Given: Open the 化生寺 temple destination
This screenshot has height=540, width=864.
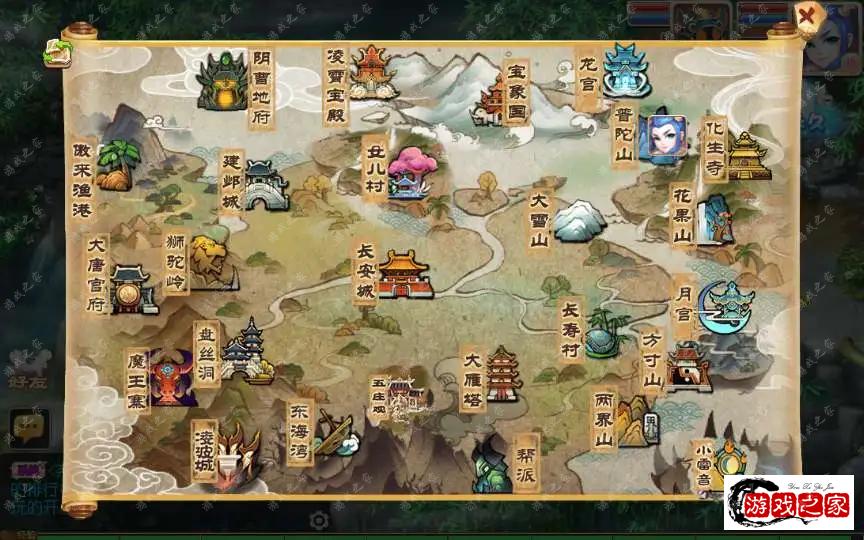Looking at the screenshot, I should coord(746,155).
